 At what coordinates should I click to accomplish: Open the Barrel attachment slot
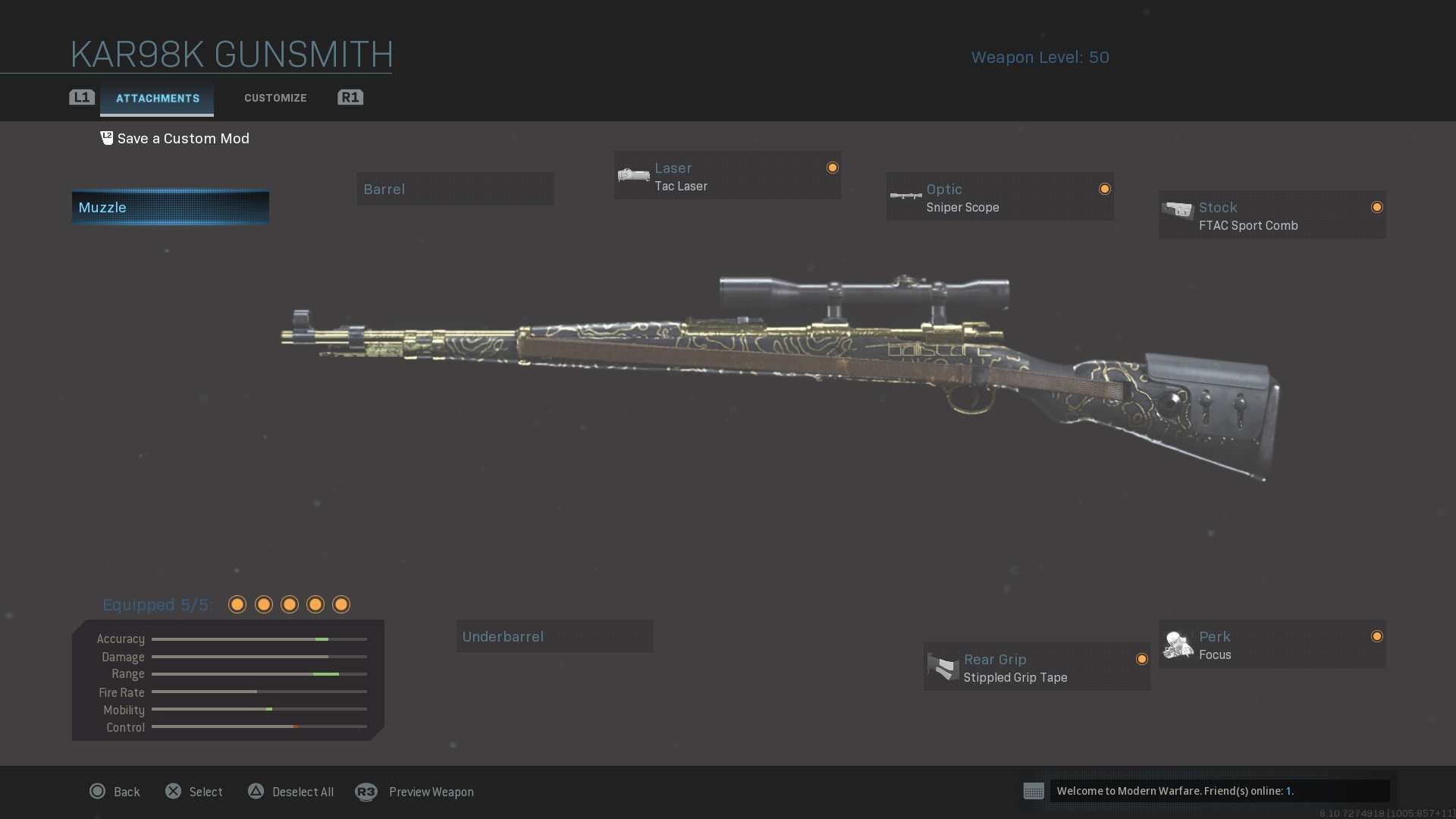pos(455,190)
